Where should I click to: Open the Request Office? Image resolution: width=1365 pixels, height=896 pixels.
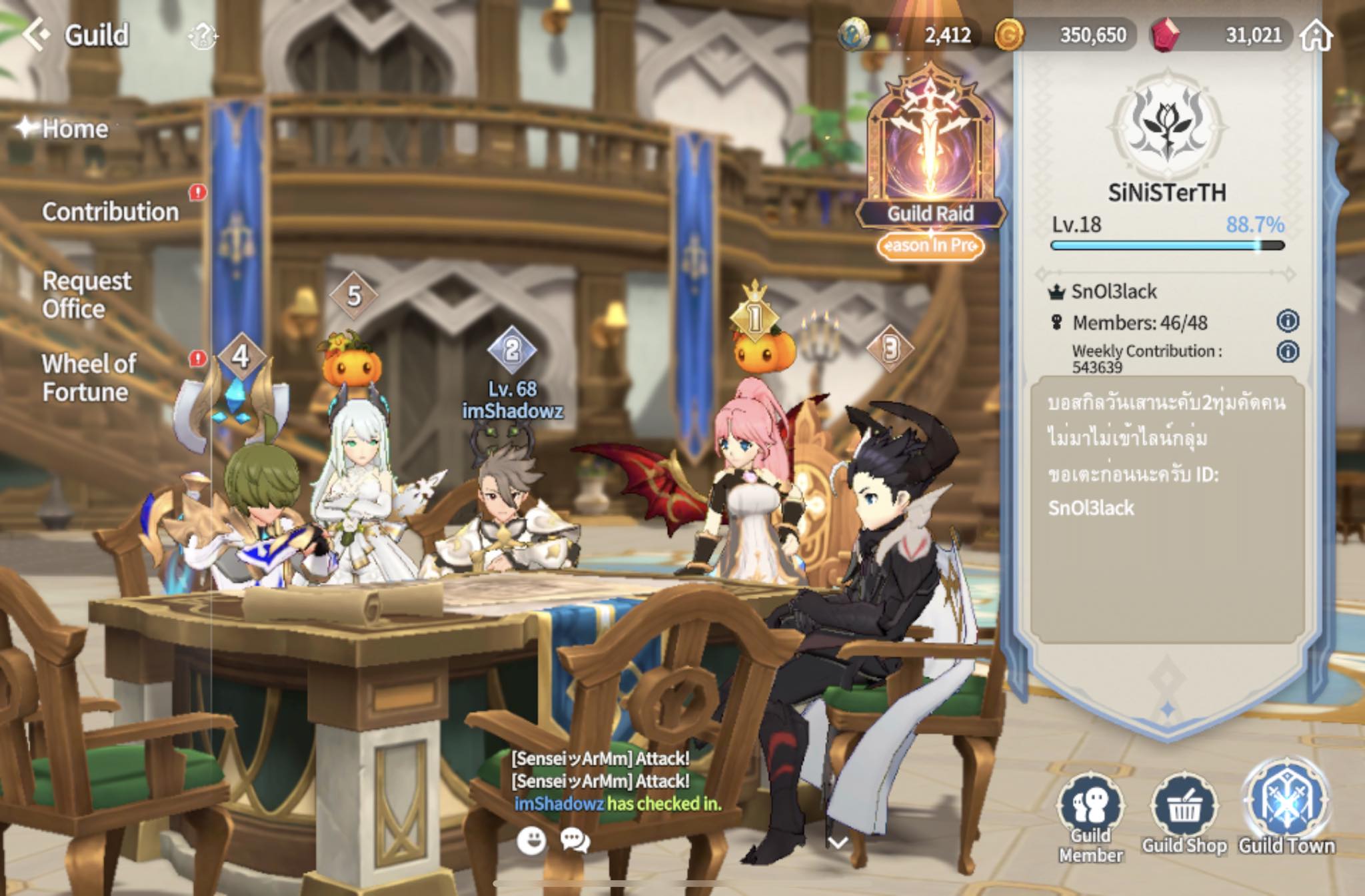tap(86, 294)
